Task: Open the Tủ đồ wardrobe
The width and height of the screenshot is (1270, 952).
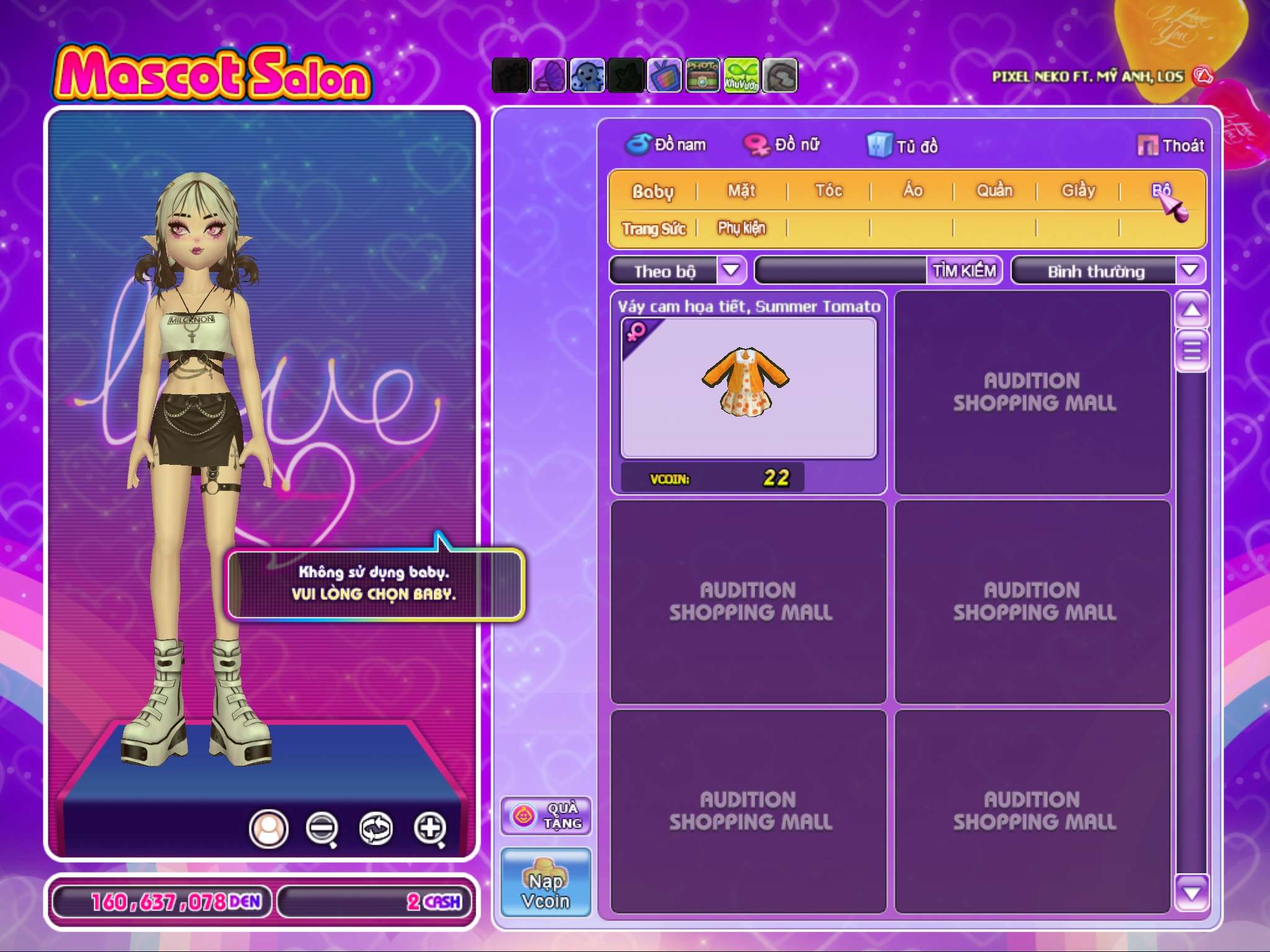Action: point(903,146)
